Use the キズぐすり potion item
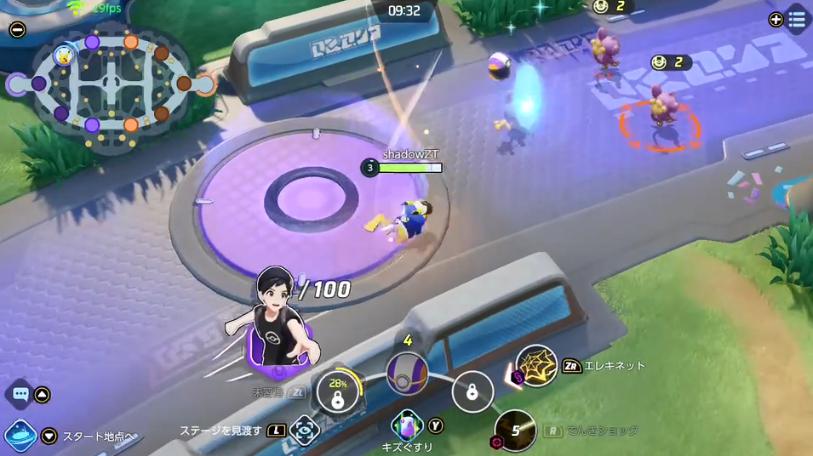Viewport: 813px width, 456px height. pos(408,426)
